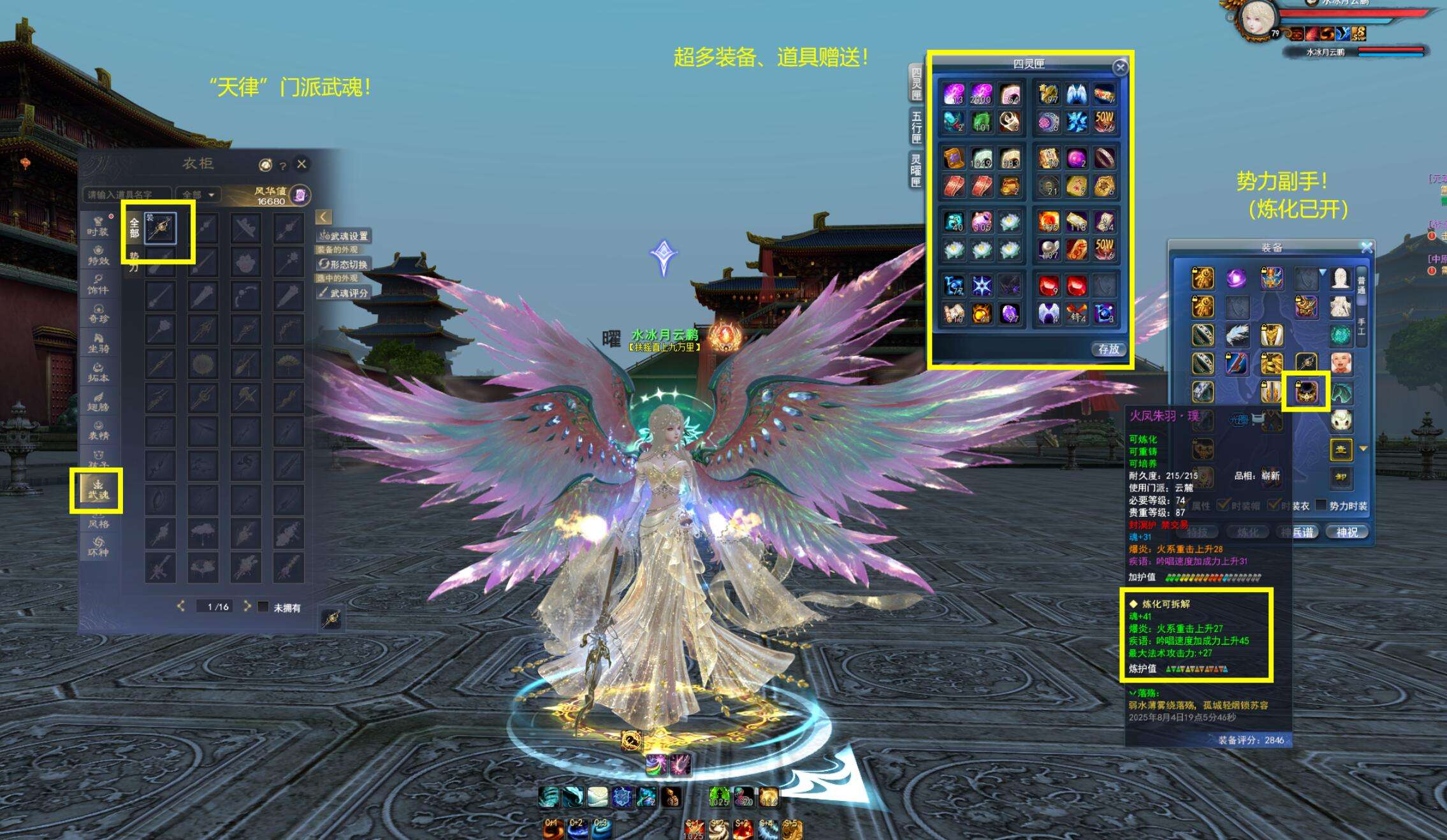The image size is (1447, 840).
Task: Go to the next wardrobe page
Action: [247, 607]
